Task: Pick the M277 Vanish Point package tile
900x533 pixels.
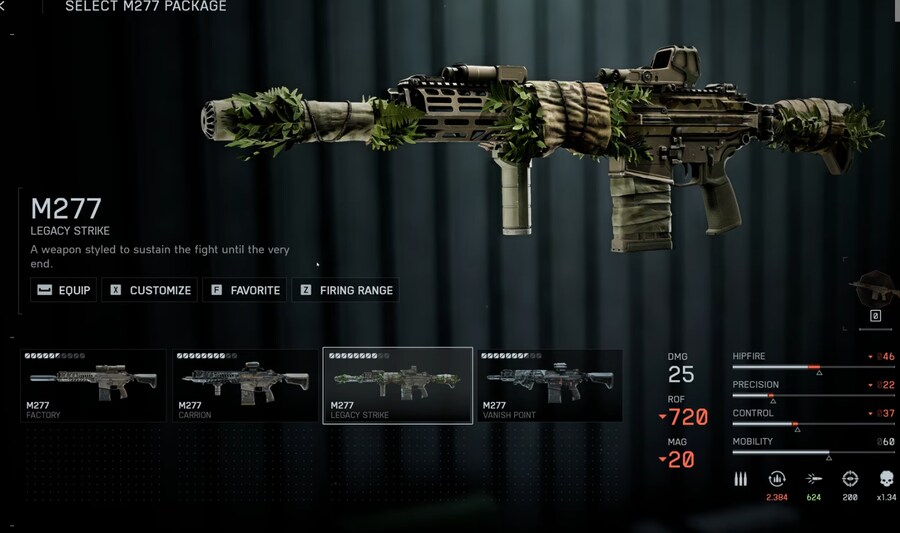Action: pos(549,385)
